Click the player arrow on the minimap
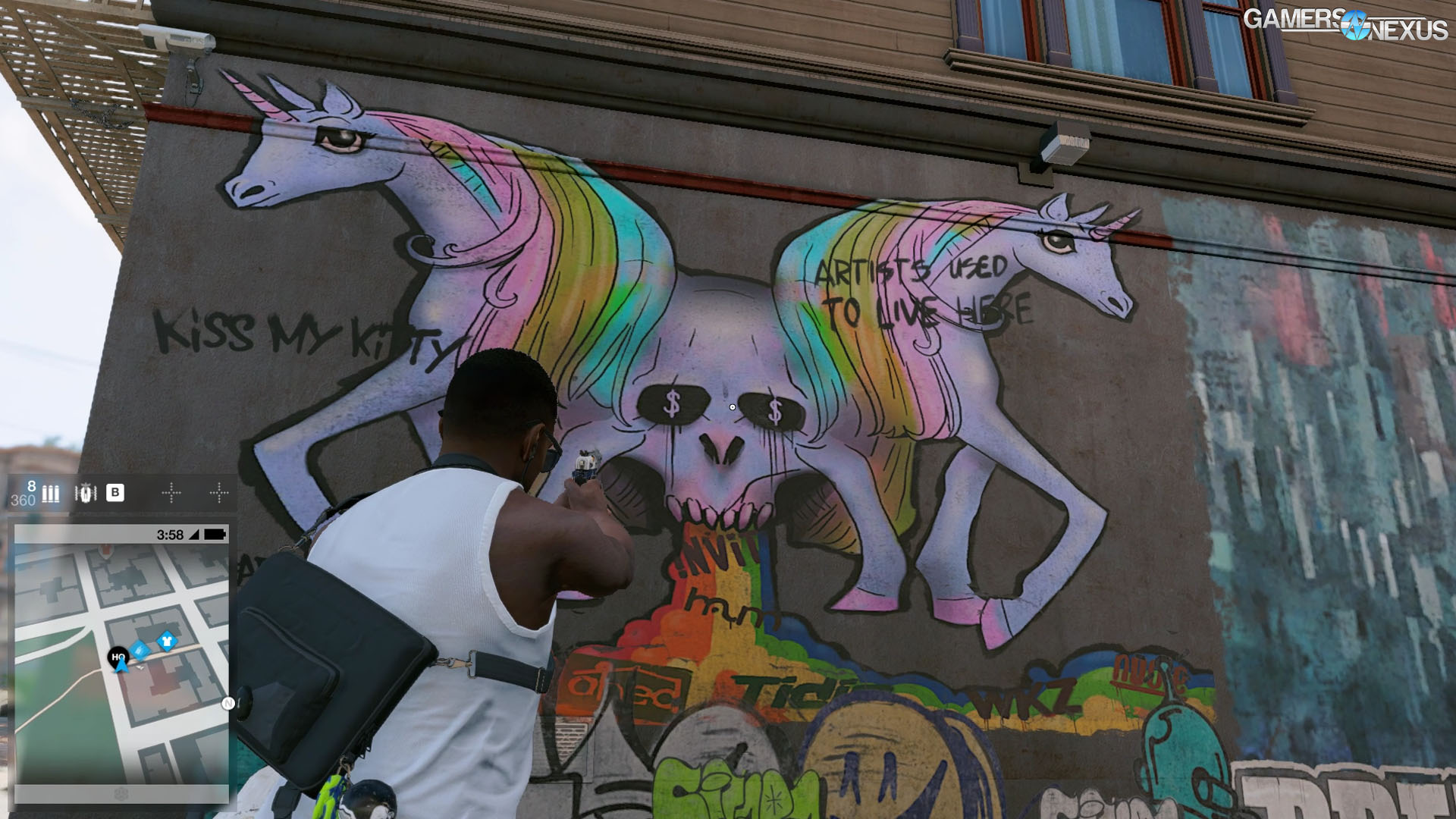 click(121, 667)
